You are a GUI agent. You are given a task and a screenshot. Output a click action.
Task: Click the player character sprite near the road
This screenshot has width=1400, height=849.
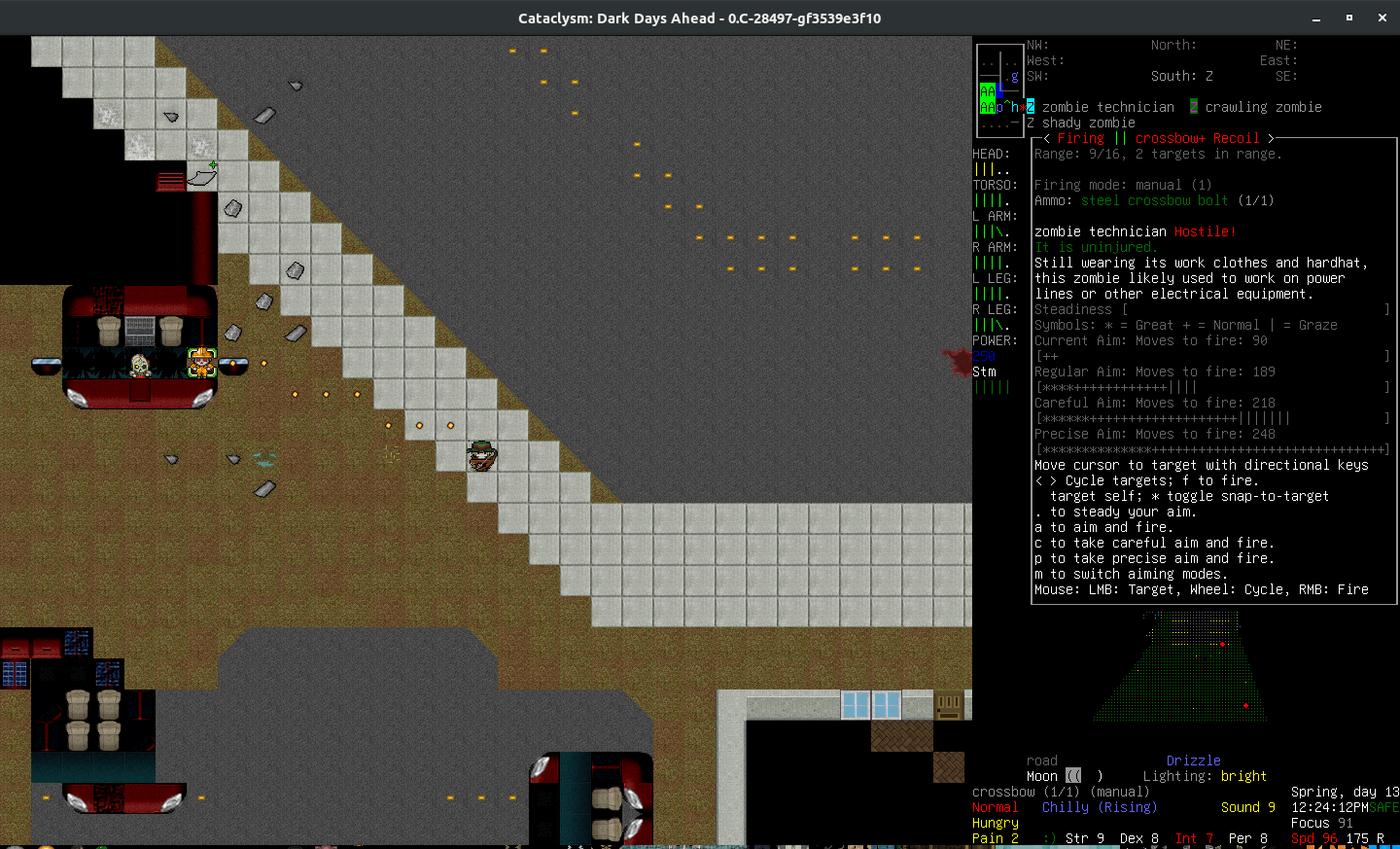483,455
